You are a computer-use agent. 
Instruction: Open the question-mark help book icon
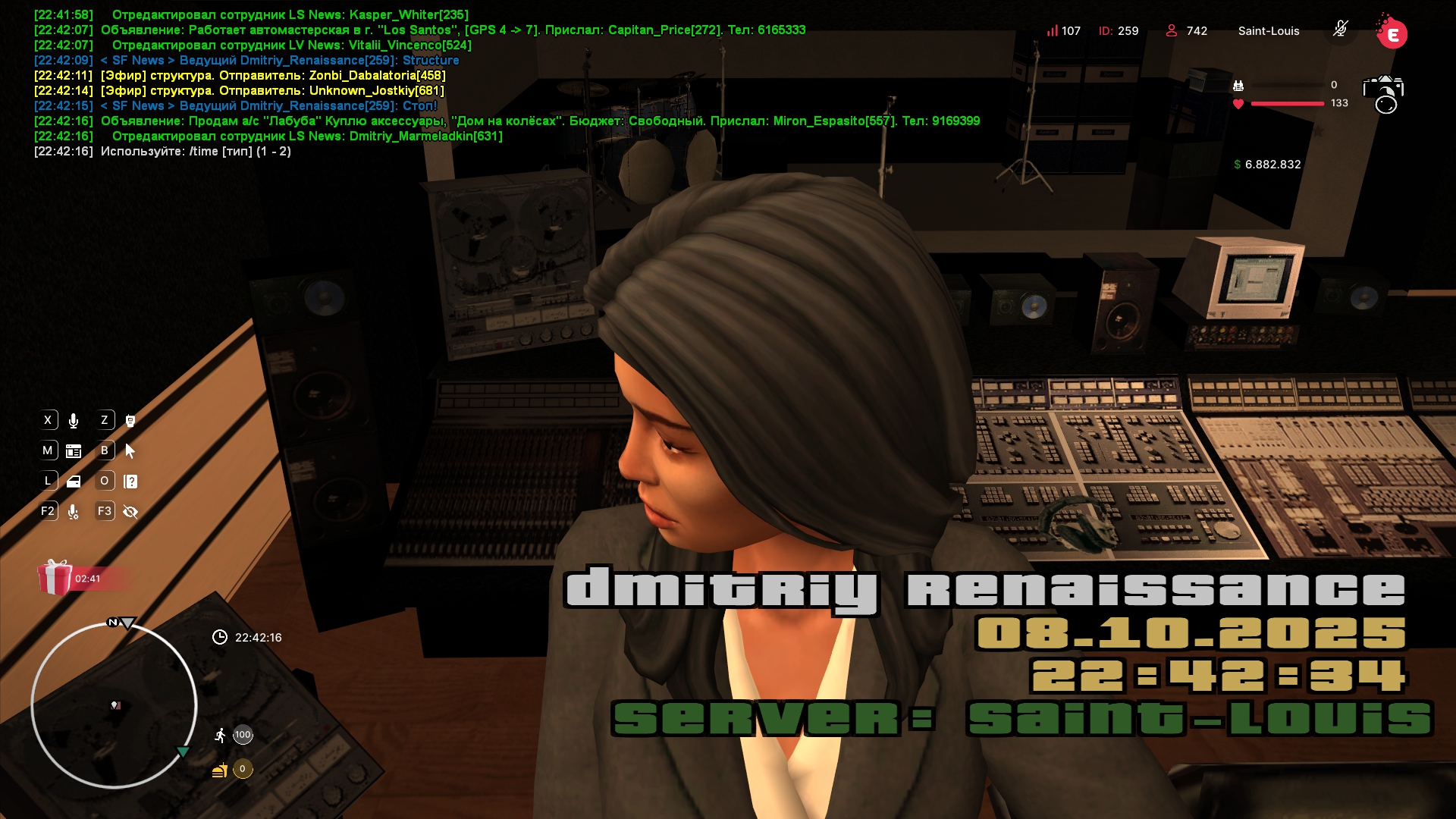(130, 482)
